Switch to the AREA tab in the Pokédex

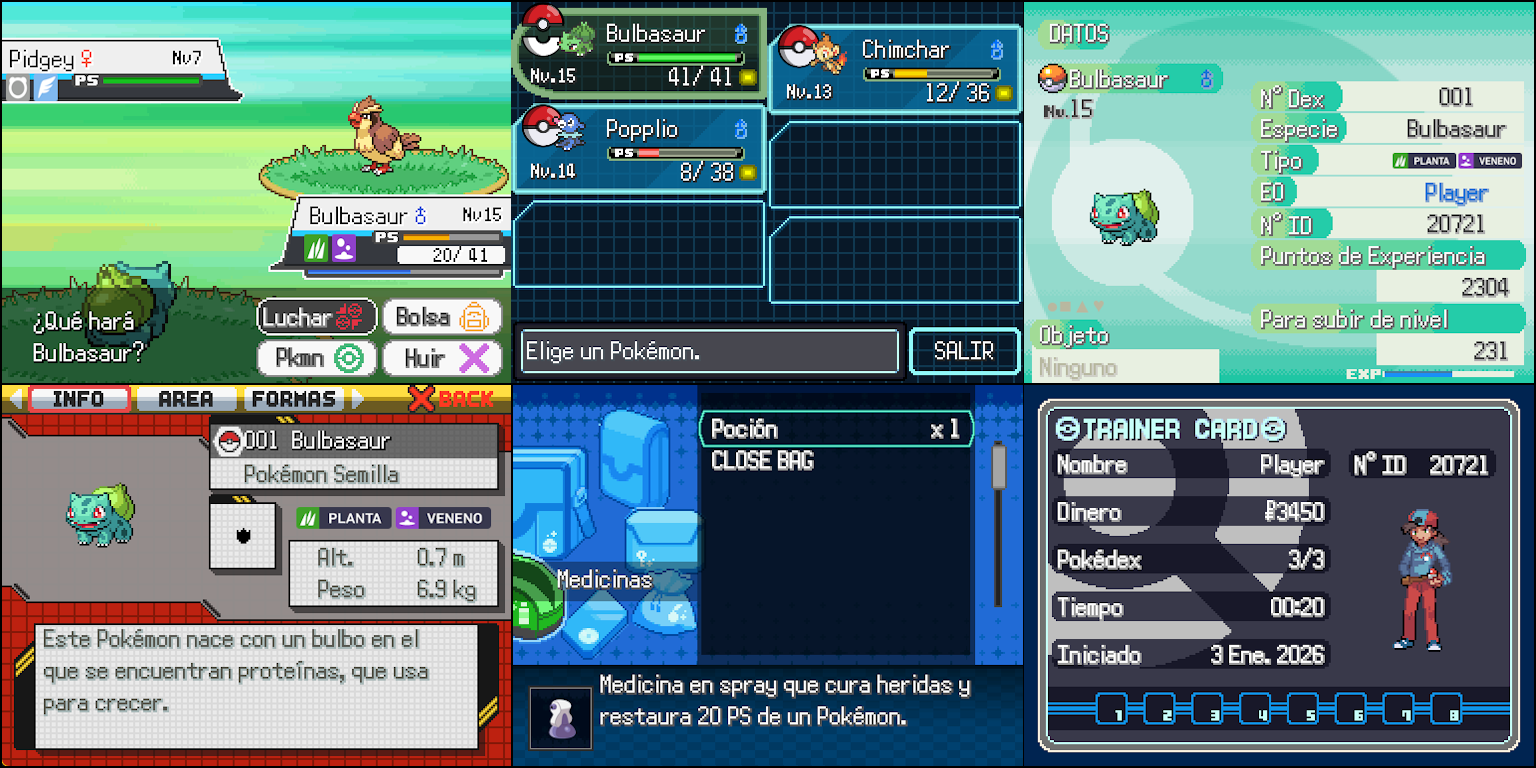pos(184,398)
